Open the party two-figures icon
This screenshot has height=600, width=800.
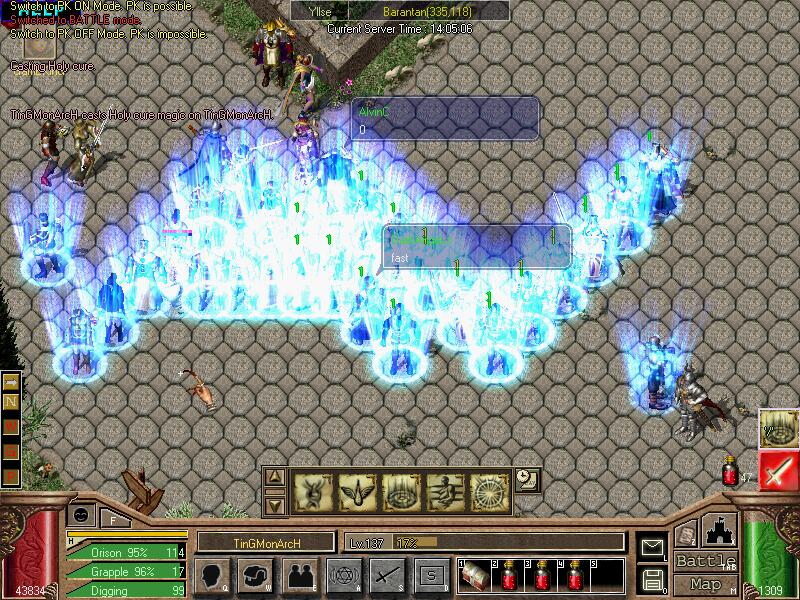(299, 575)
